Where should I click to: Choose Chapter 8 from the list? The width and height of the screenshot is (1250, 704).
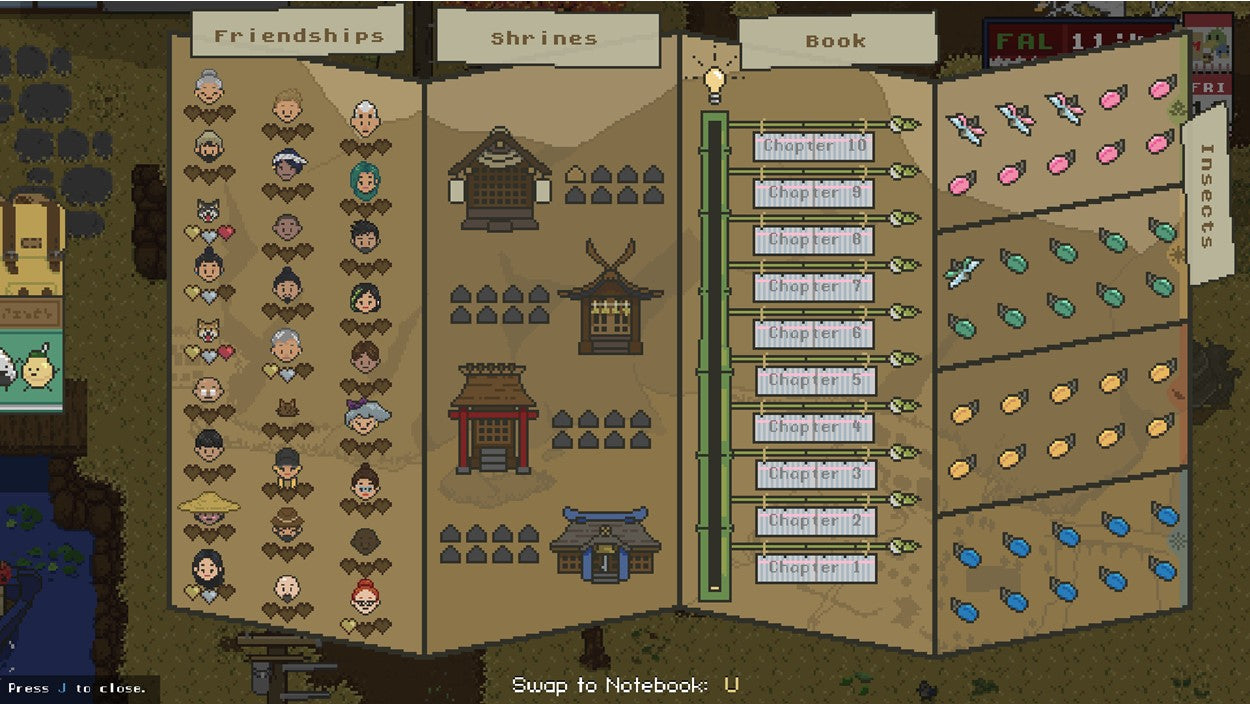click(814, 240)
